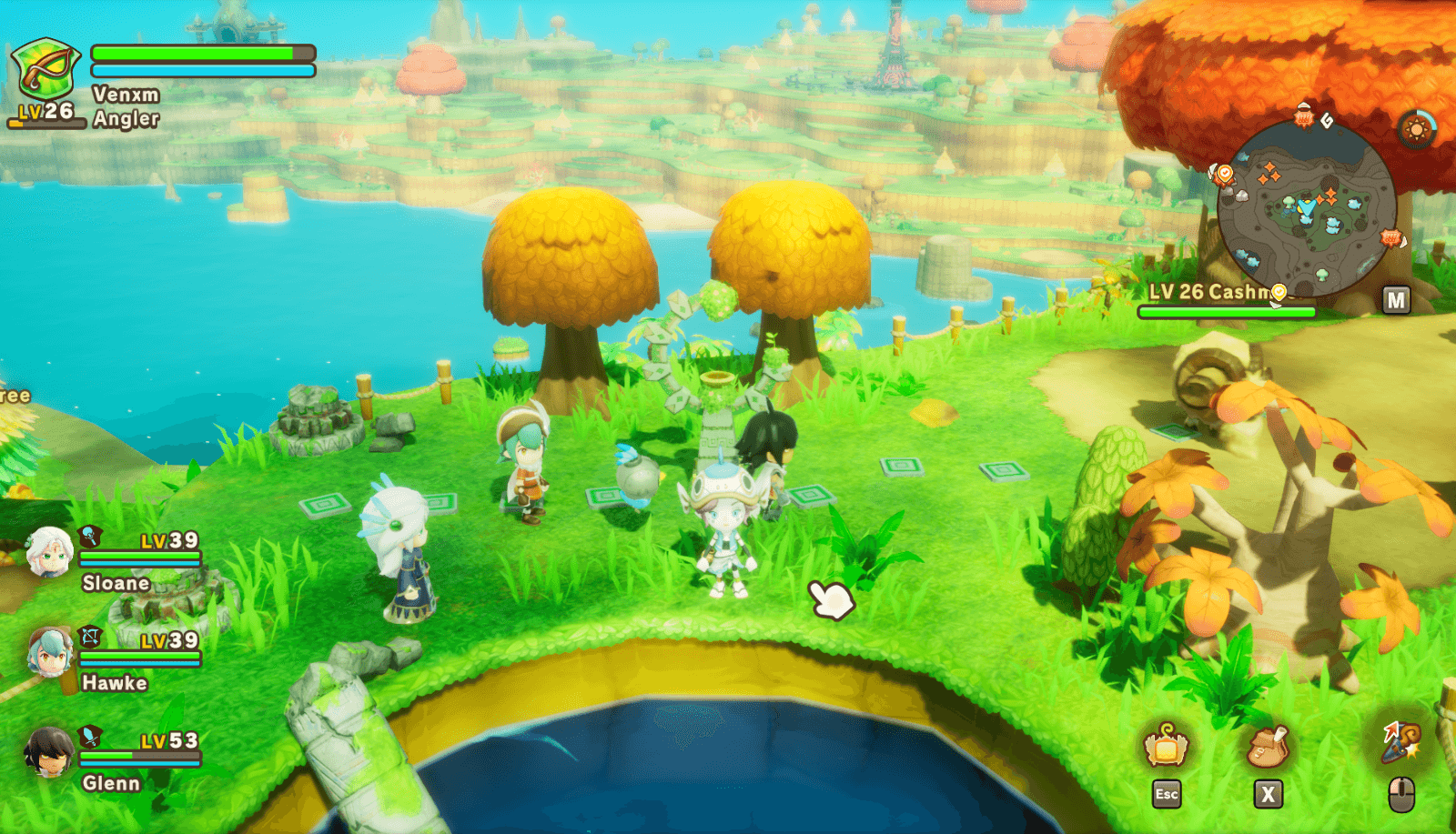Click the LV 26 Cashmere progress bar

coord(1228,312)
